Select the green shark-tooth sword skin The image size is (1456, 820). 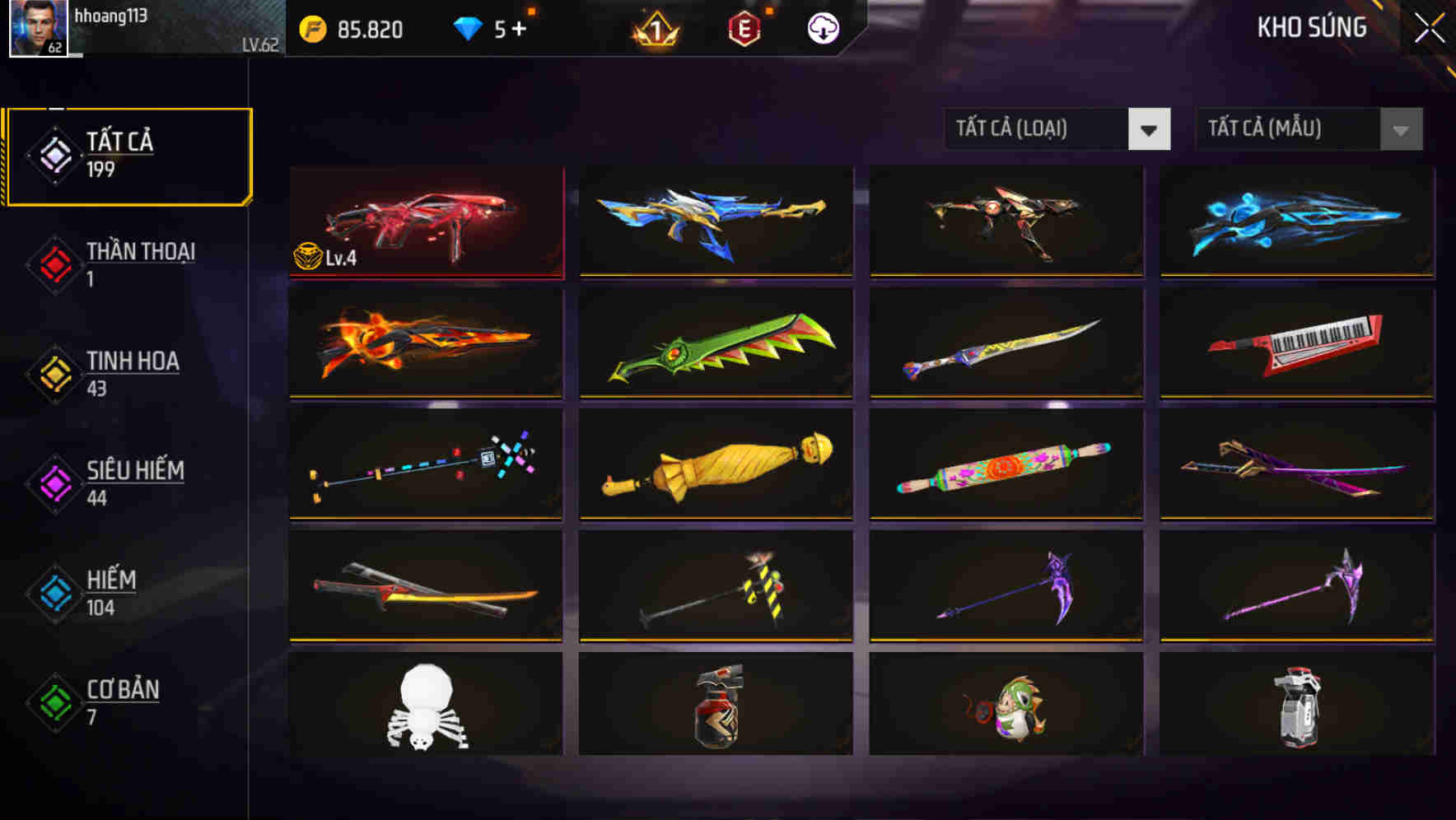(x=716, y=344)
